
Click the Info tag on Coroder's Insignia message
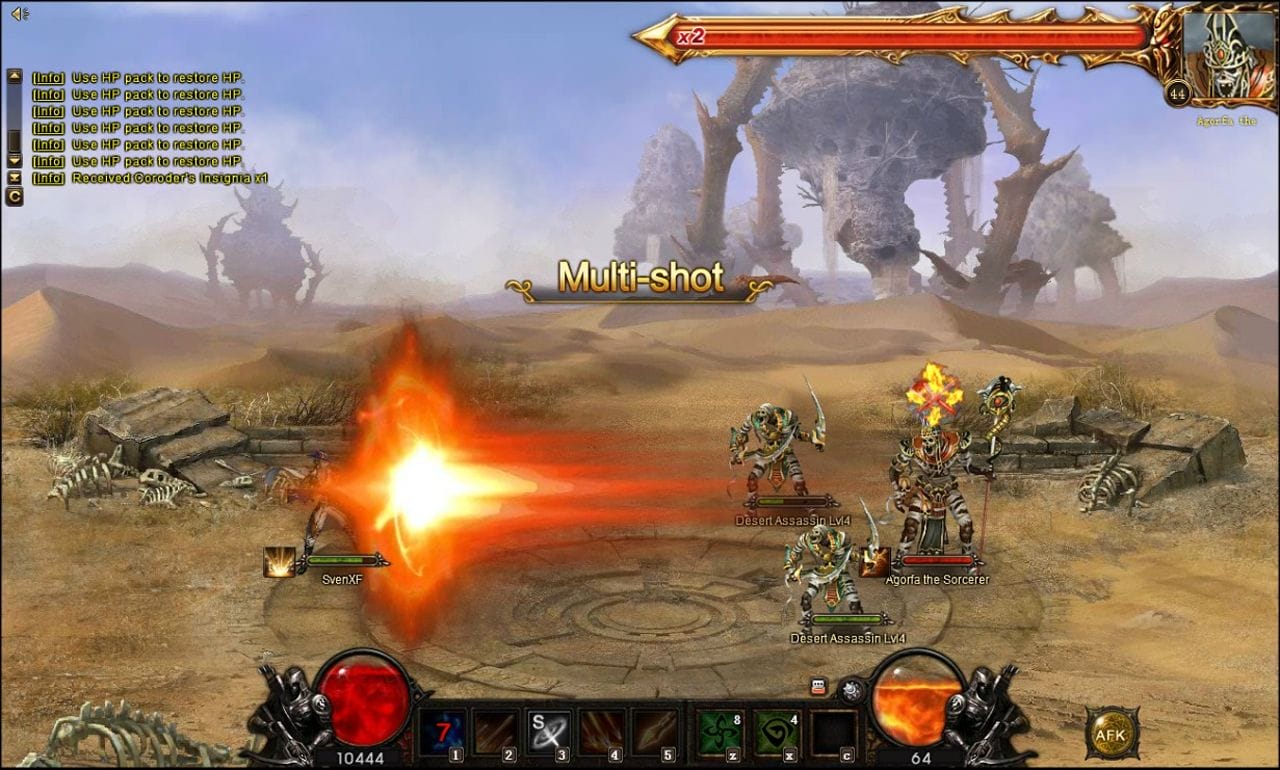[x=48, y=178]
